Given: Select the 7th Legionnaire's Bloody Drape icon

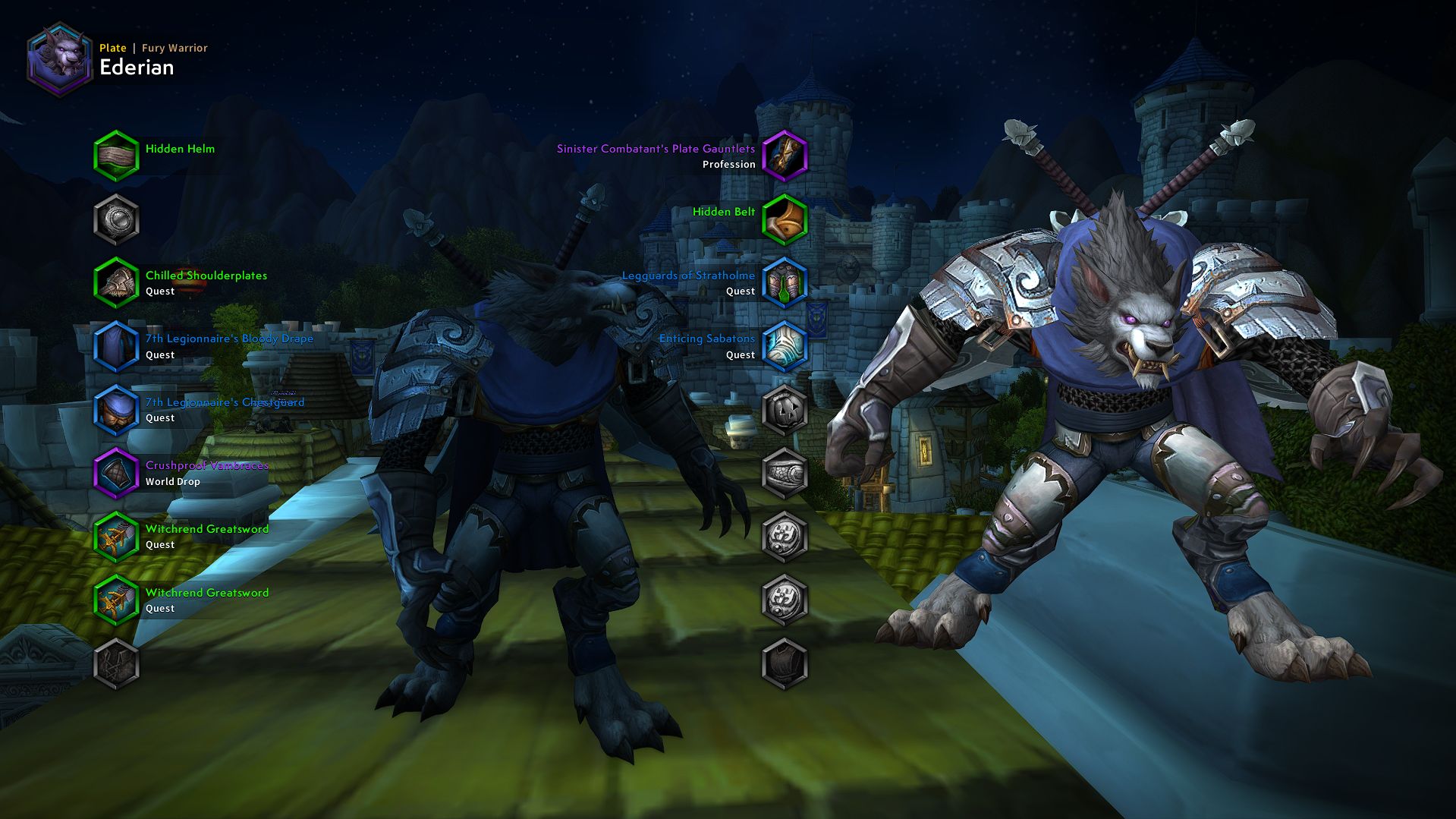Looking at the screenshot, I should (x=115, y=344).
